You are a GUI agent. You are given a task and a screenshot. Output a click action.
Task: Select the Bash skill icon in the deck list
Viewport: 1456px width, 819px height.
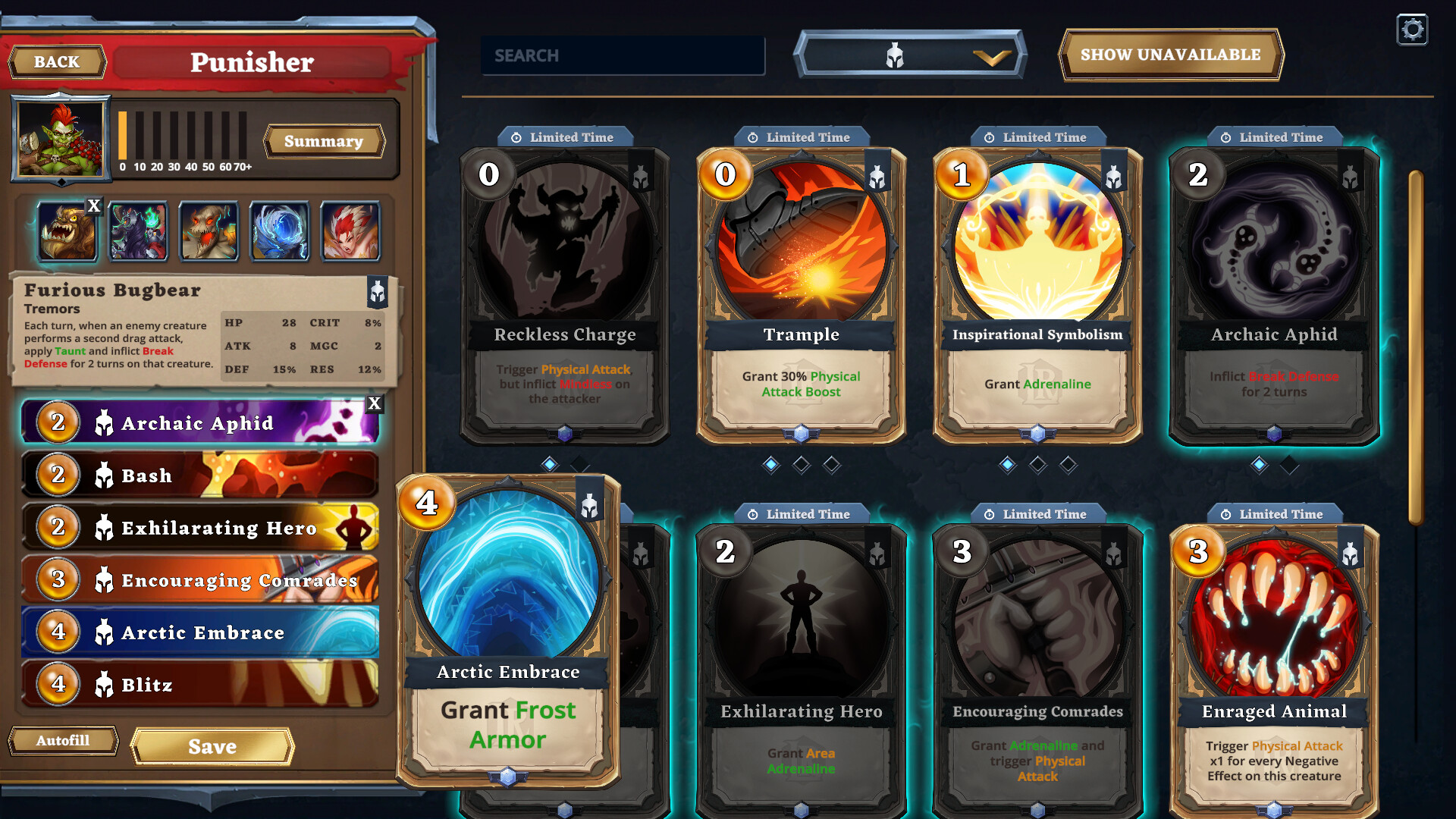tap(105, 475)
